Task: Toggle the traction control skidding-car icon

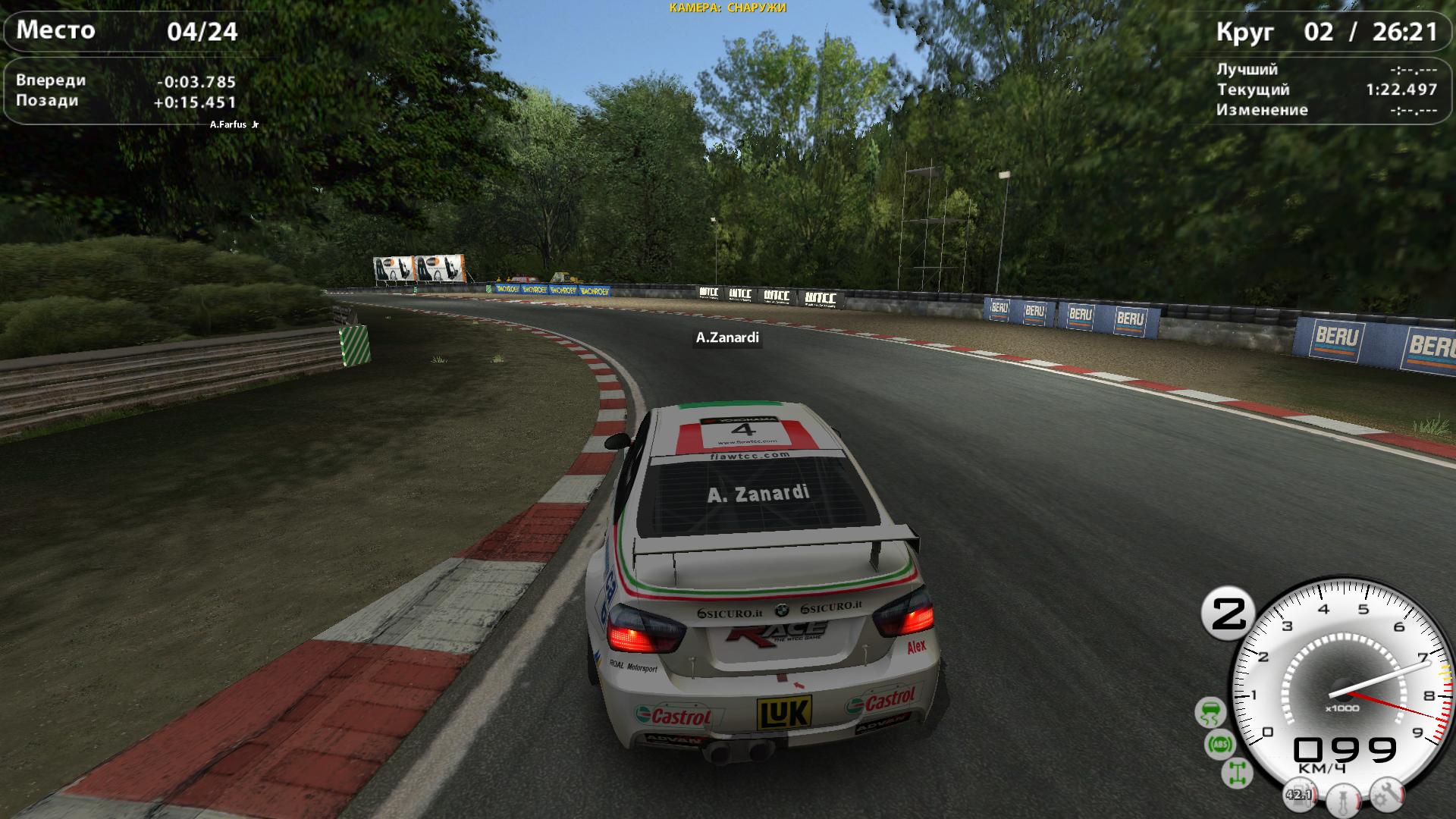Action: click(1210, 713)
